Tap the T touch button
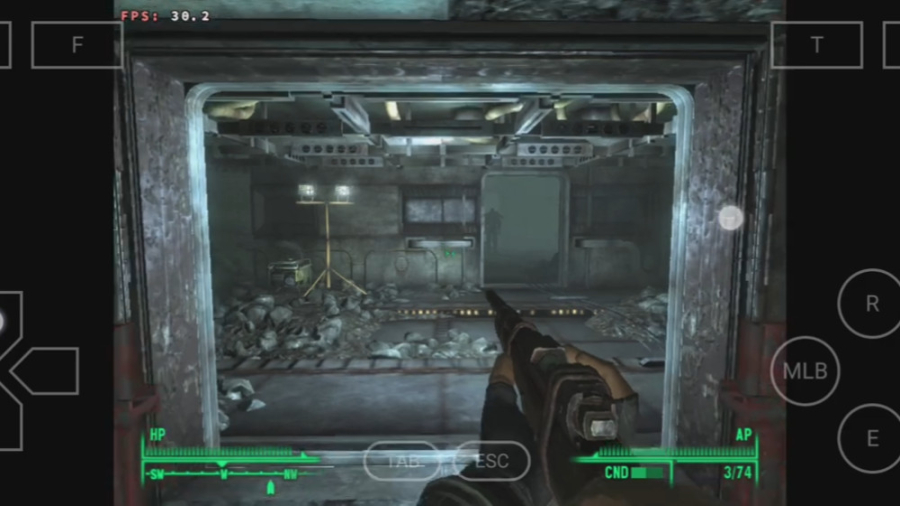This screenshot has width=900, height=506. point(817,45)
